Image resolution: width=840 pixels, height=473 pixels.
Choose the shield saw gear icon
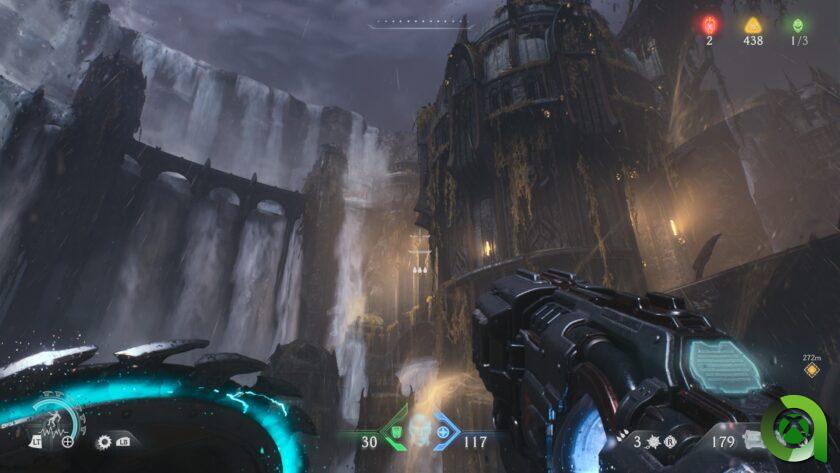tap(104, 440)
